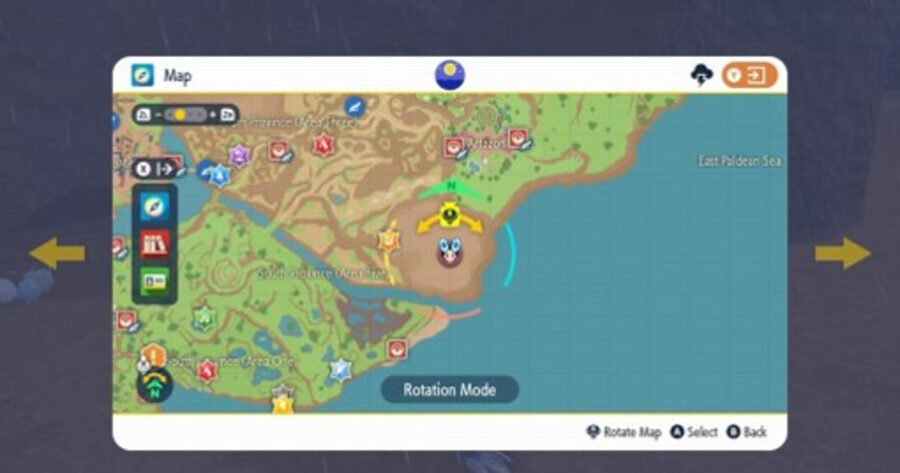
Task: Go to the previous screen with left arrow
Action: click(x=57, y=253)
